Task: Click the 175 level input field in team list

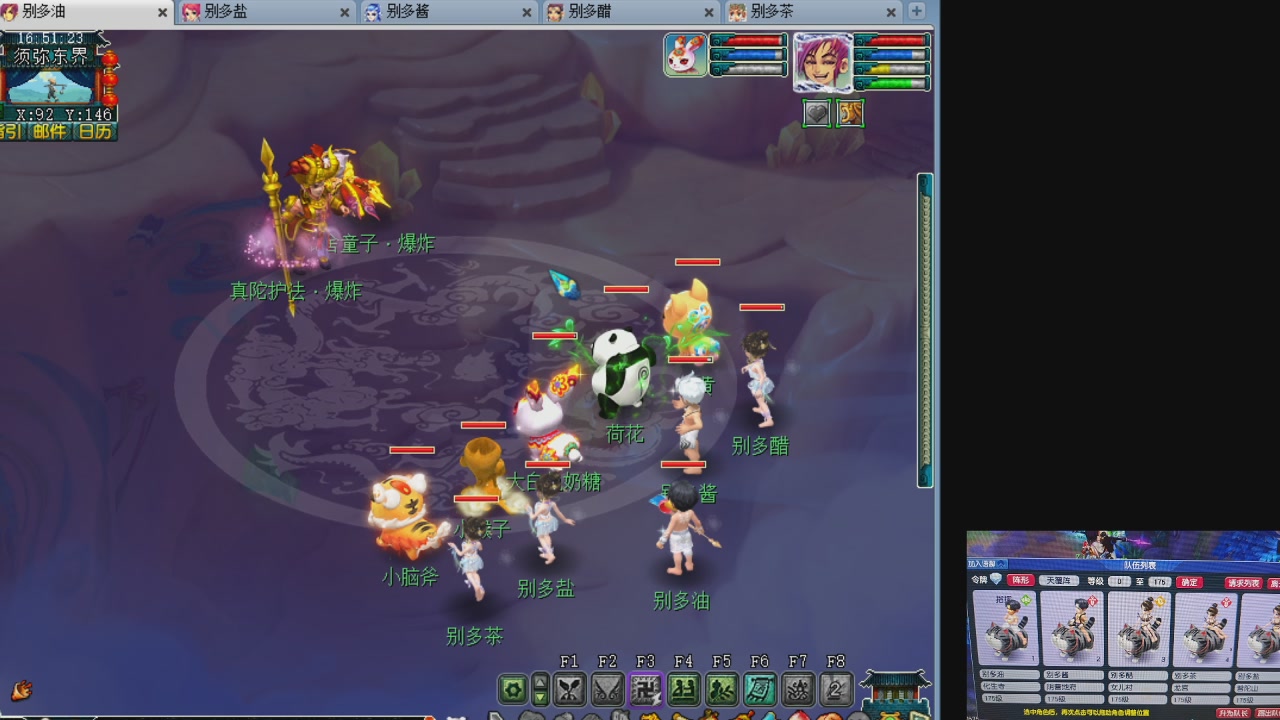Action: [x=1159, y=581]
